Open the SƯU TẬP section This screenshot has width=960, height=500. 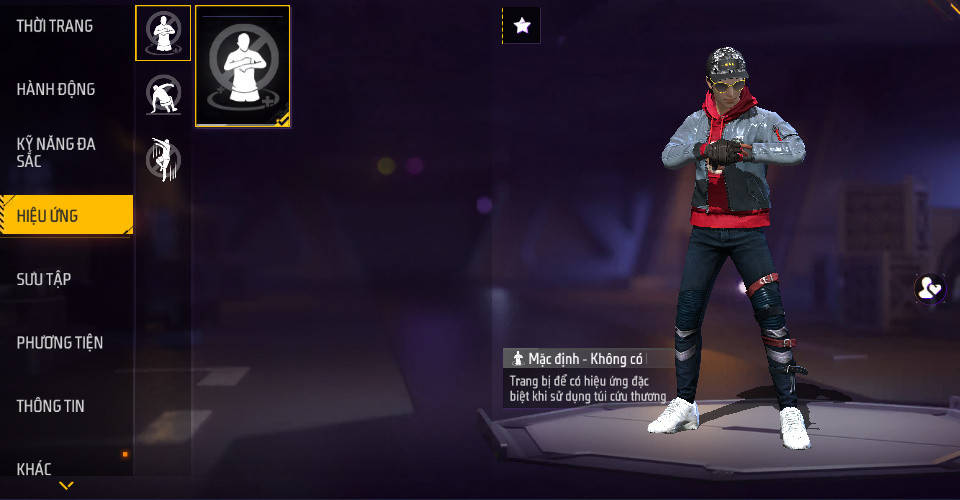(44, 279)
